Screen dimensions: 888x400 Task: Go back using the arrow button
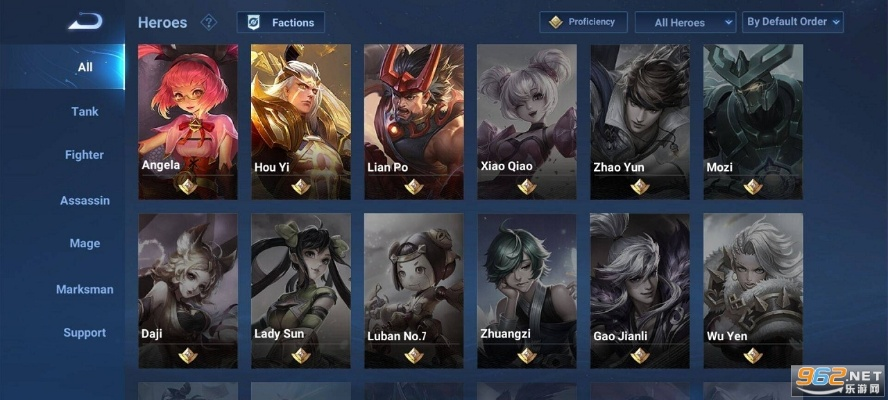84,21
